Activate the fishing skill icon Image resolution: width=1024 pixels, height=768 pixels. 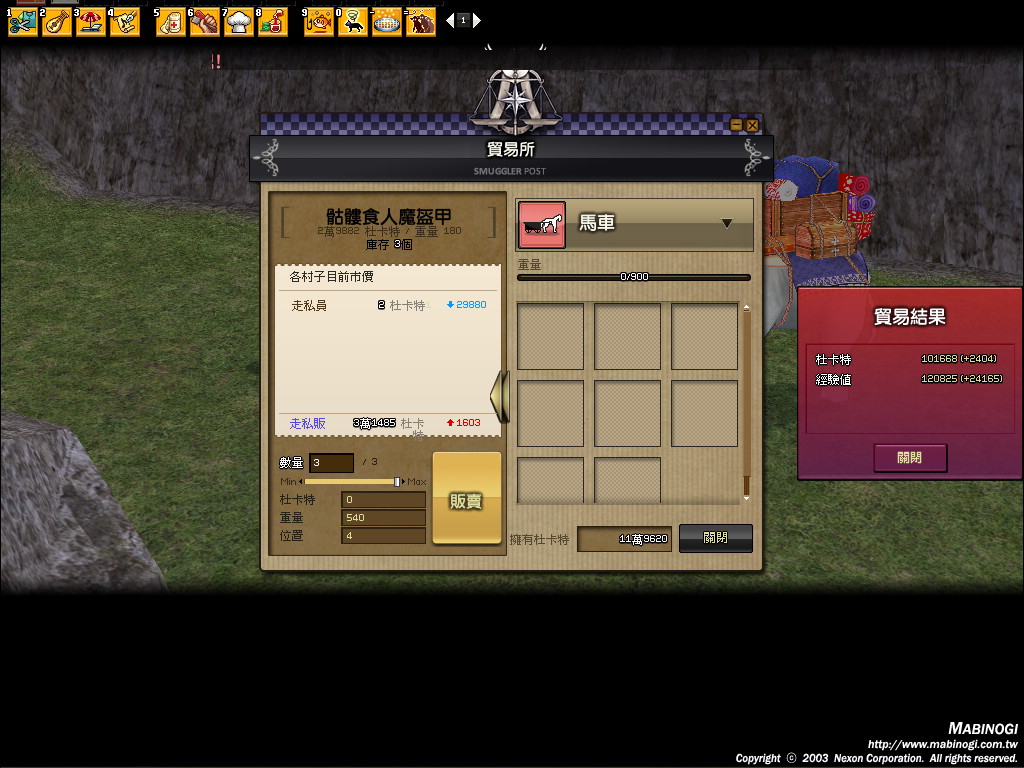tap(319, 21)
